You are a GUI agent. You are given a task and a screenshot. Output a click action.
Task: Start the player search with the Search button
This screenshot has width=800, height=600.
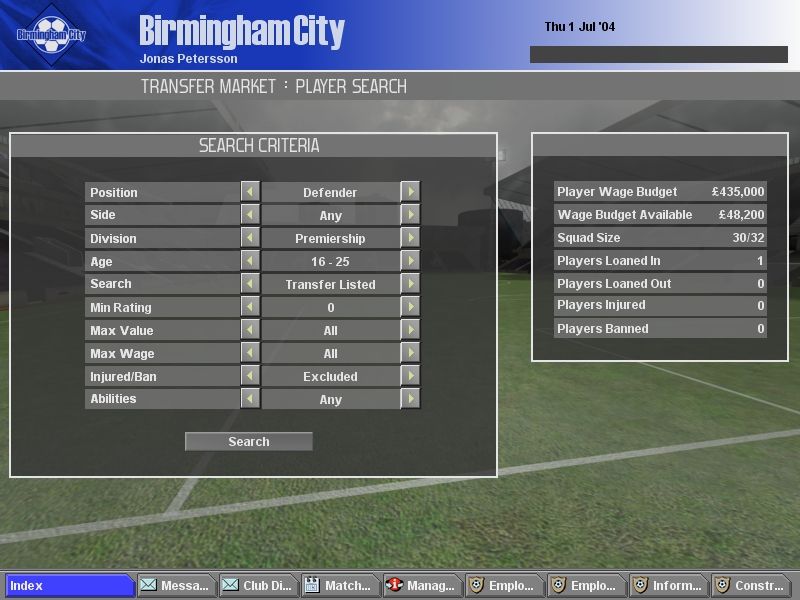pyautogui.click(x=249, y=441)
